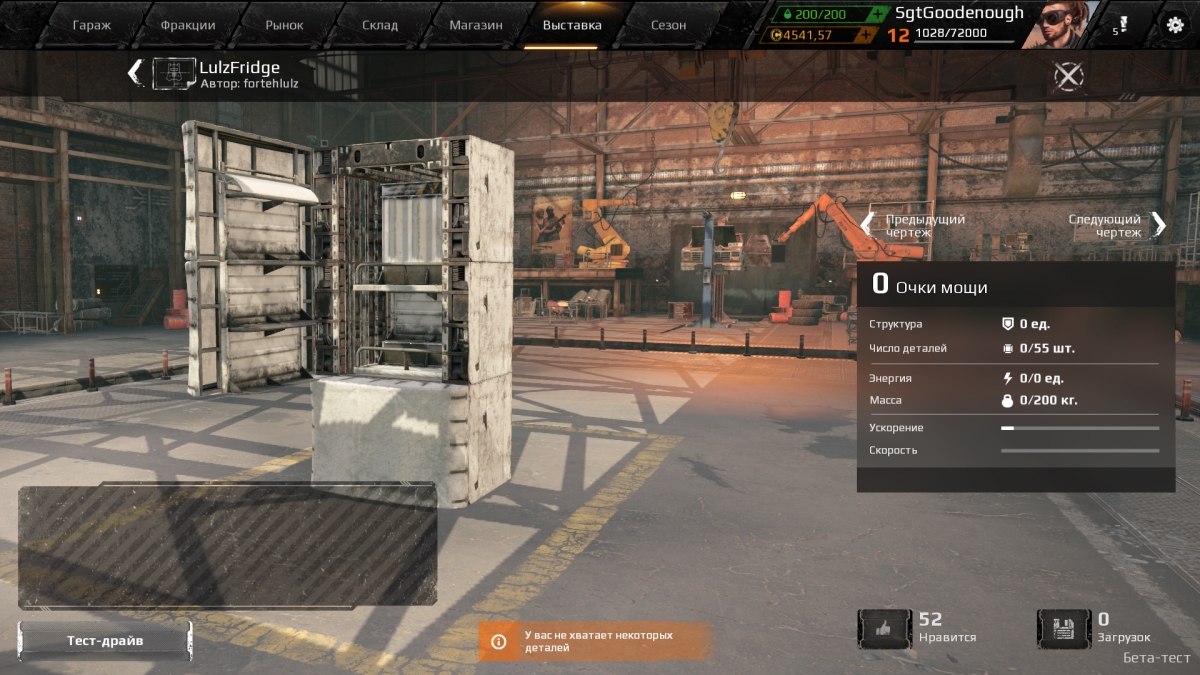Download the blueprint with the floppy disk button
The image size is (1200, 675).
pos(1063,629)
